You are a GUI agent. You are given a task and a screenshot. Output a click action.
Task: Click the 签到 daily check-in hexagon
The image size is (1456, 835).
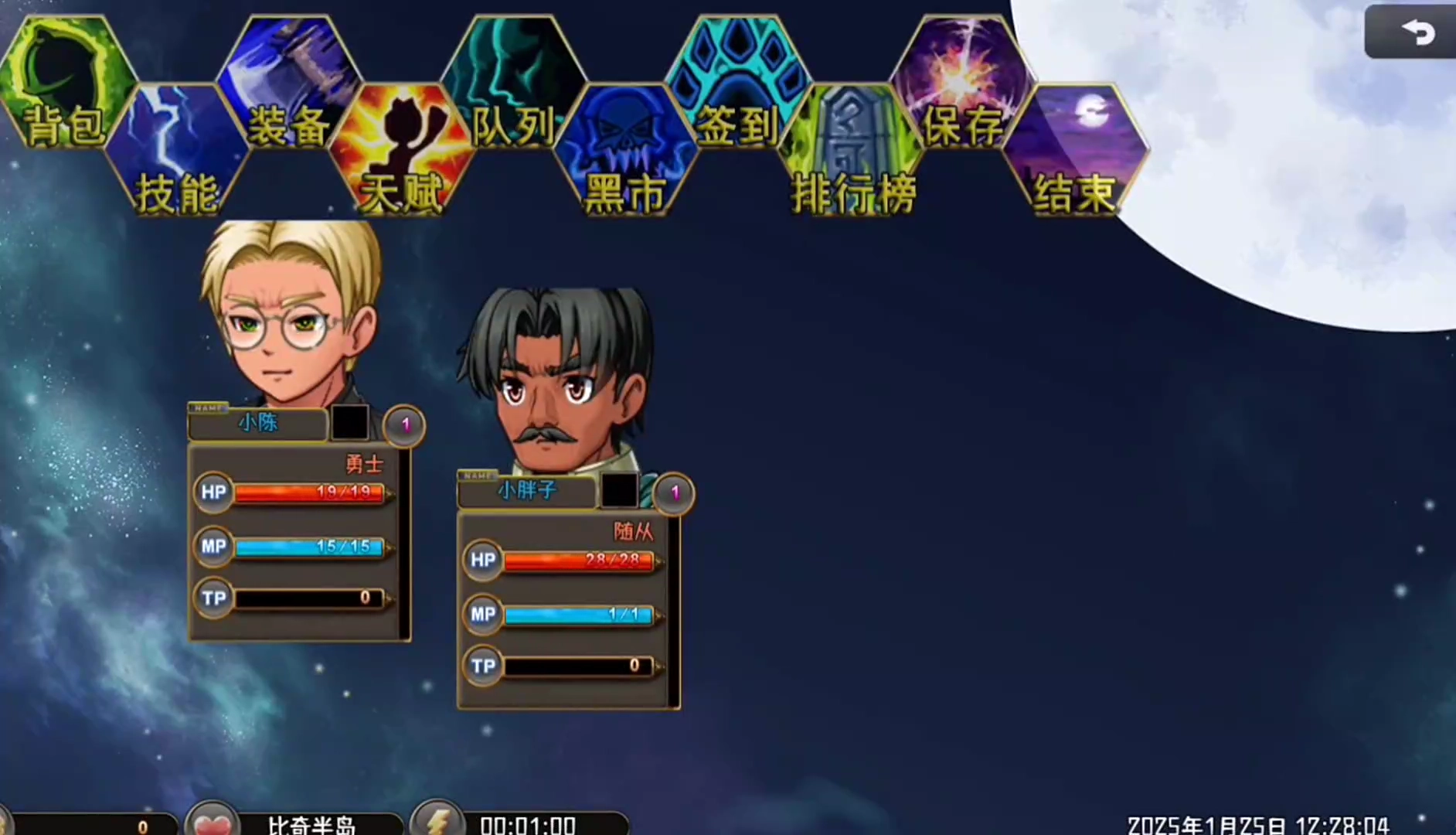click(737, 85)
